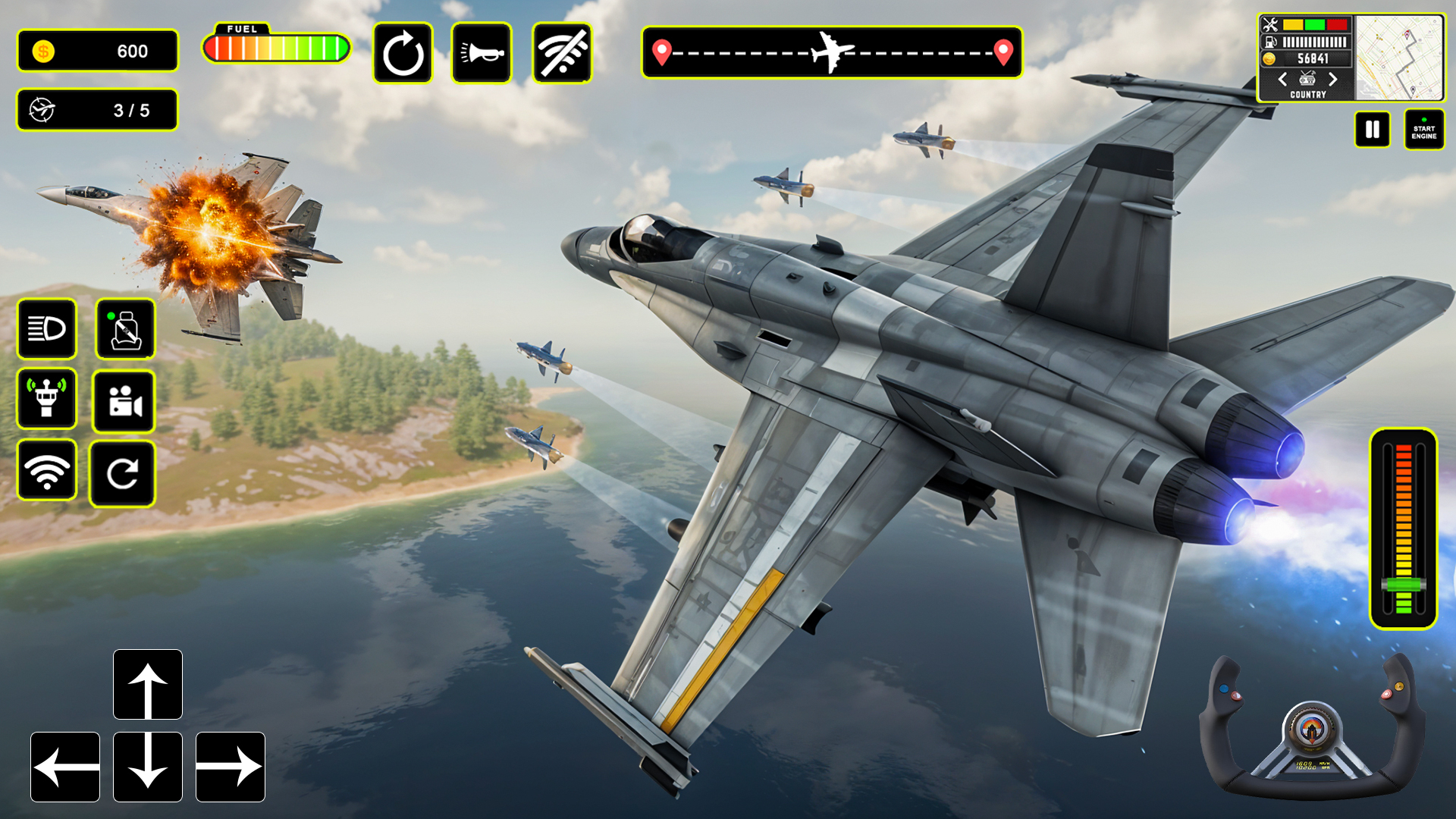
Task: Select the repair tools icon in the HUD panel
Action: 1270,24
